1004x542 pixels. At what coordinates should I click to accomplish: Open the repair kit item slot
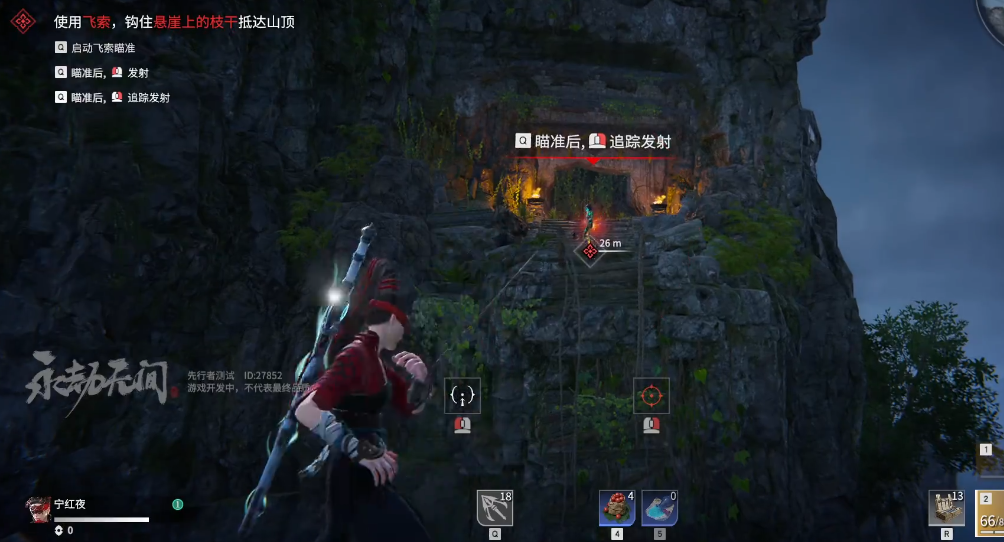point(946,507)
